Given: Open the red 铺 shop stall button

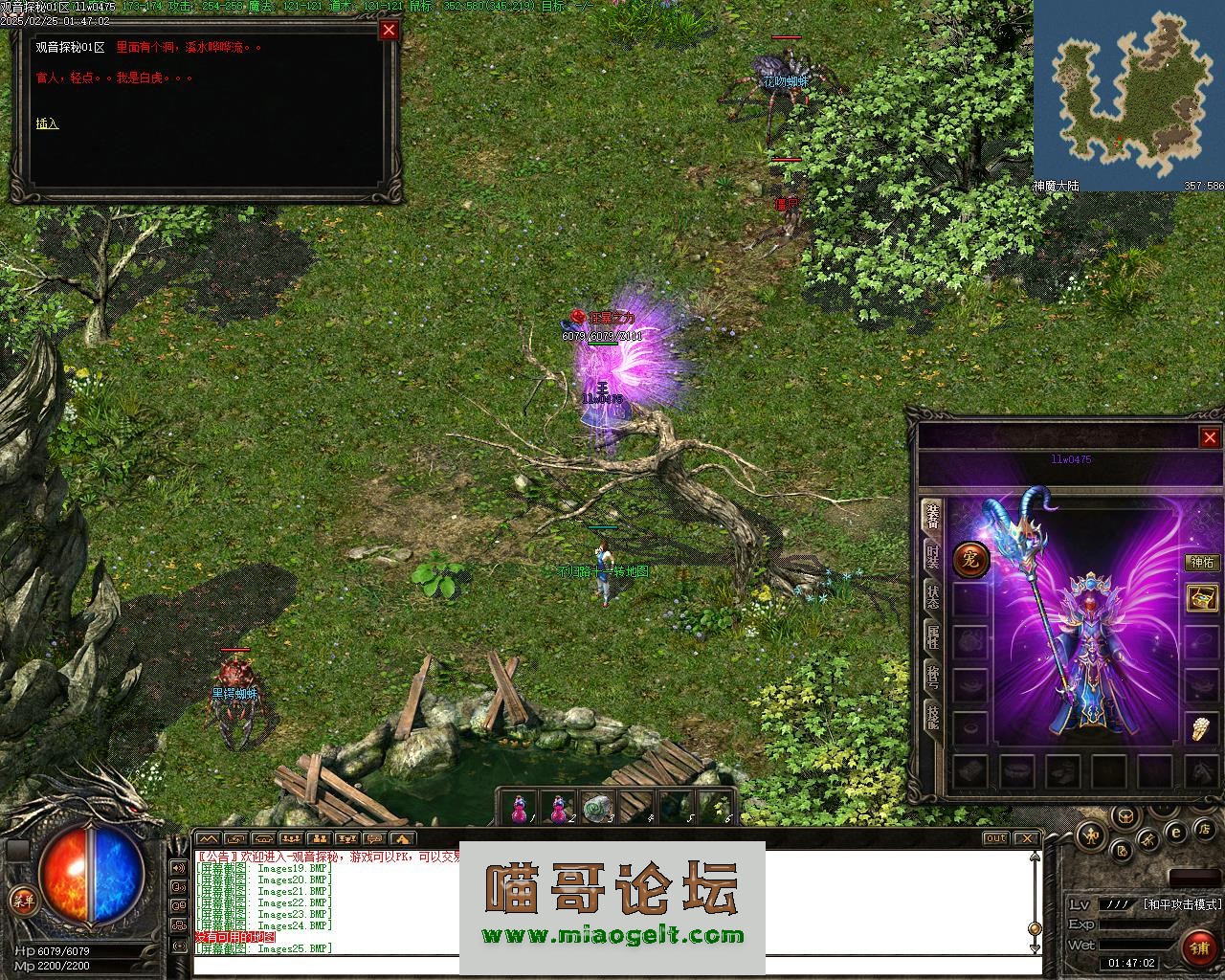Looking at the screenshot, I should pos(1198,947).
